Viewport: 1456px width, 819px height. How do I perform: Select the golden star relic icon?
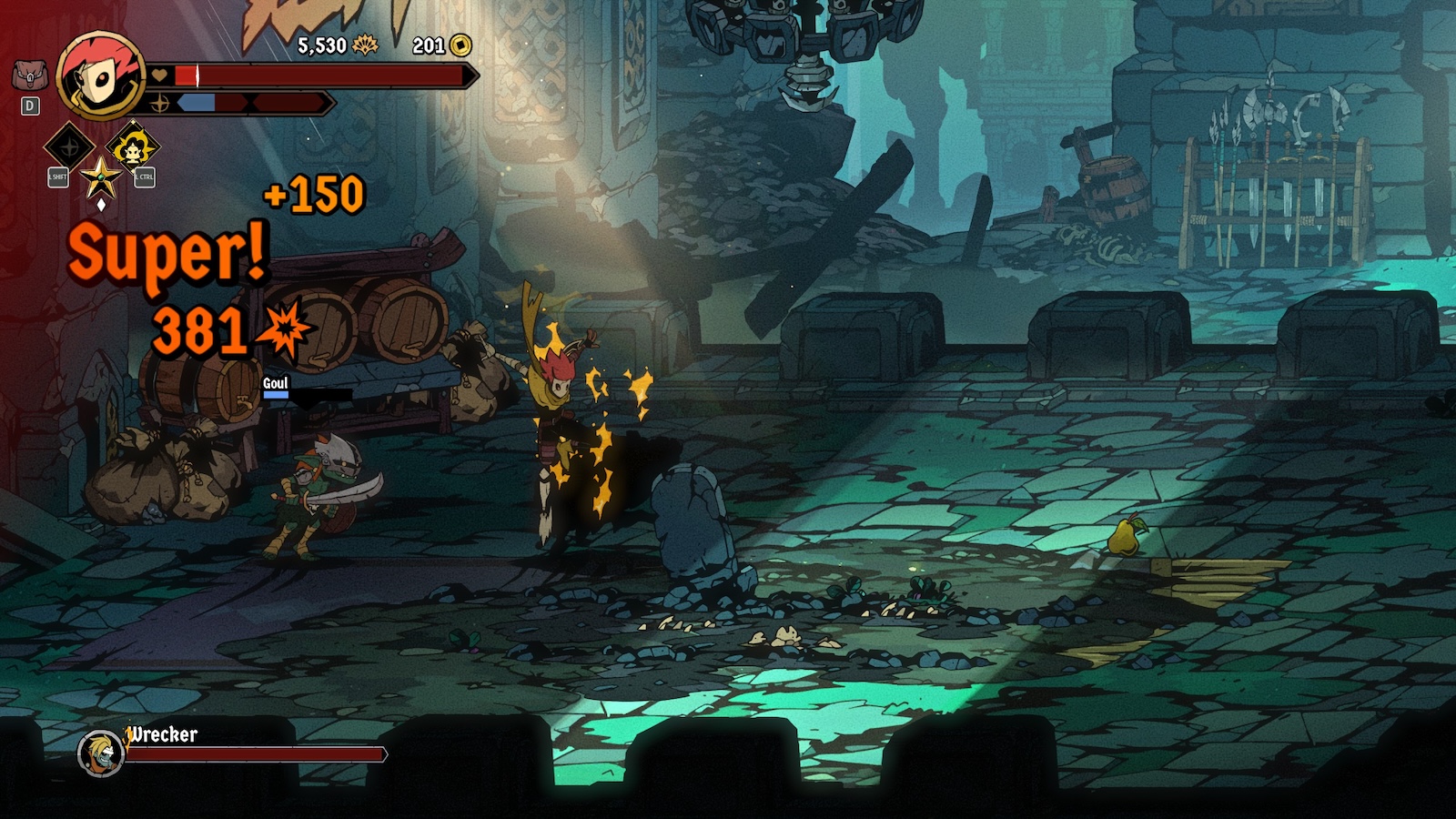point(101,177)
